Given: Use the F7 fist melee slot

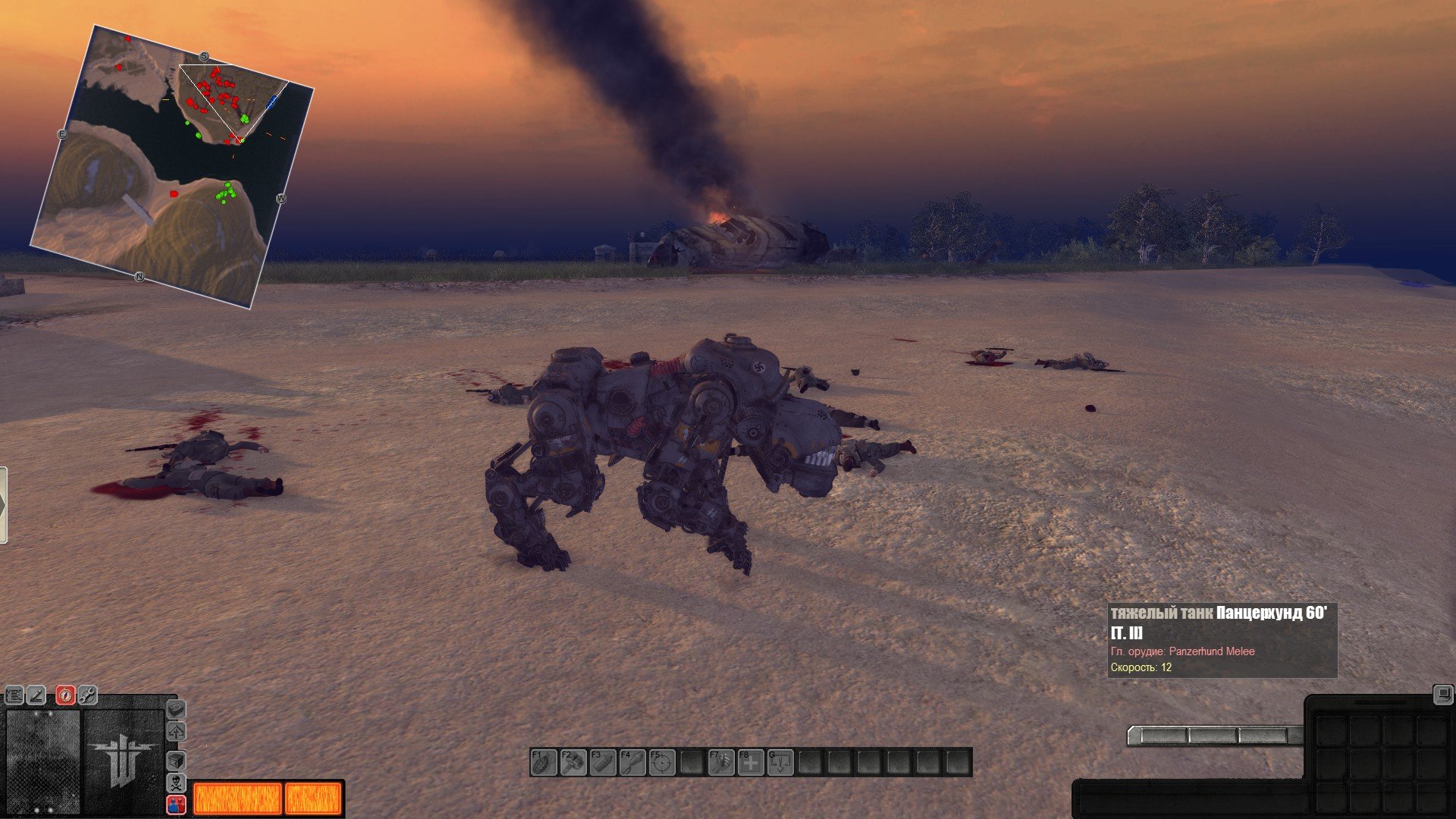Looking at the screenshot, I should pos(721,762).
